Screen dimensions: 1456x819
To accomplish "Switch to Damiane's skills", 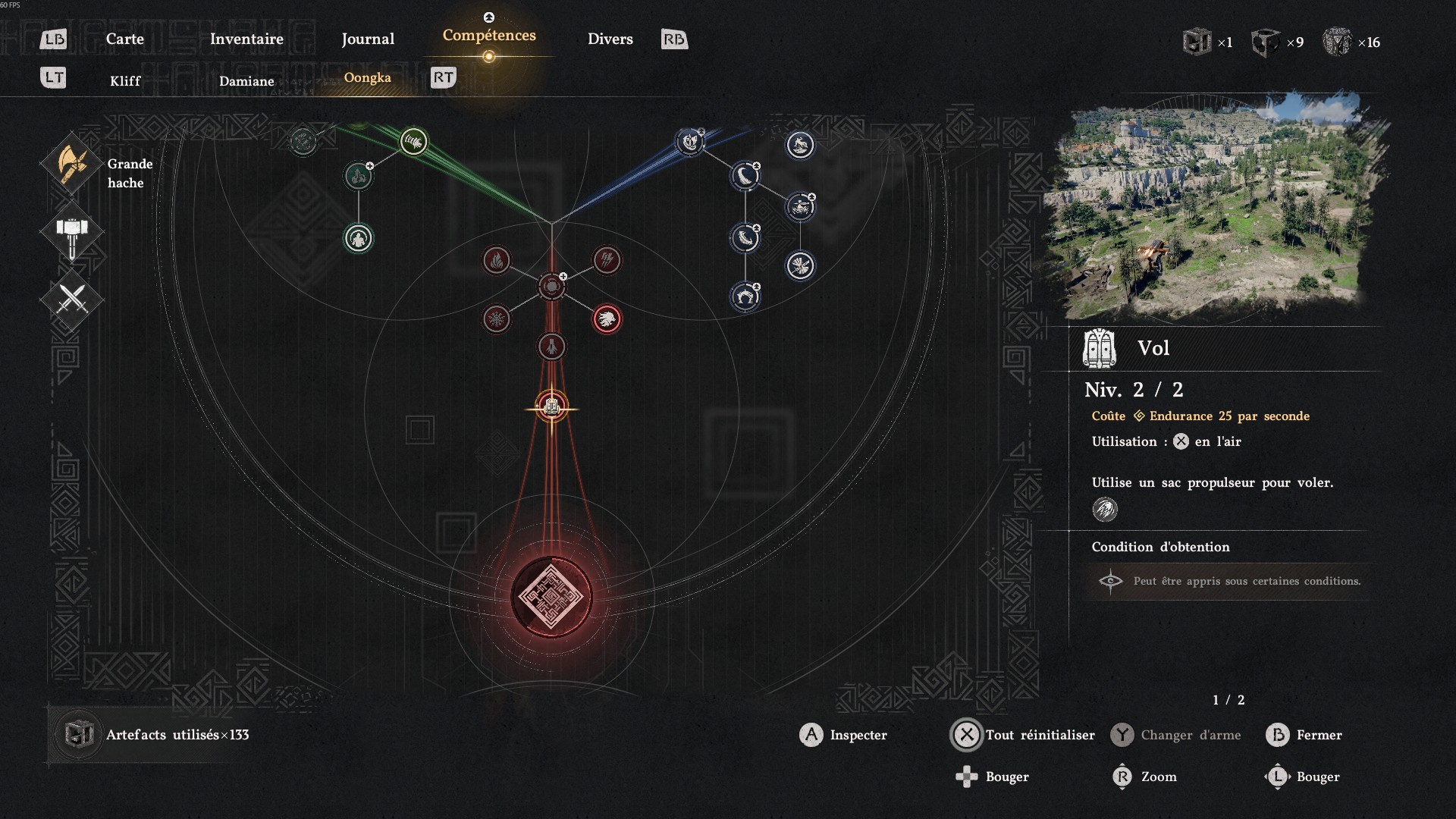I will point(246,81).
